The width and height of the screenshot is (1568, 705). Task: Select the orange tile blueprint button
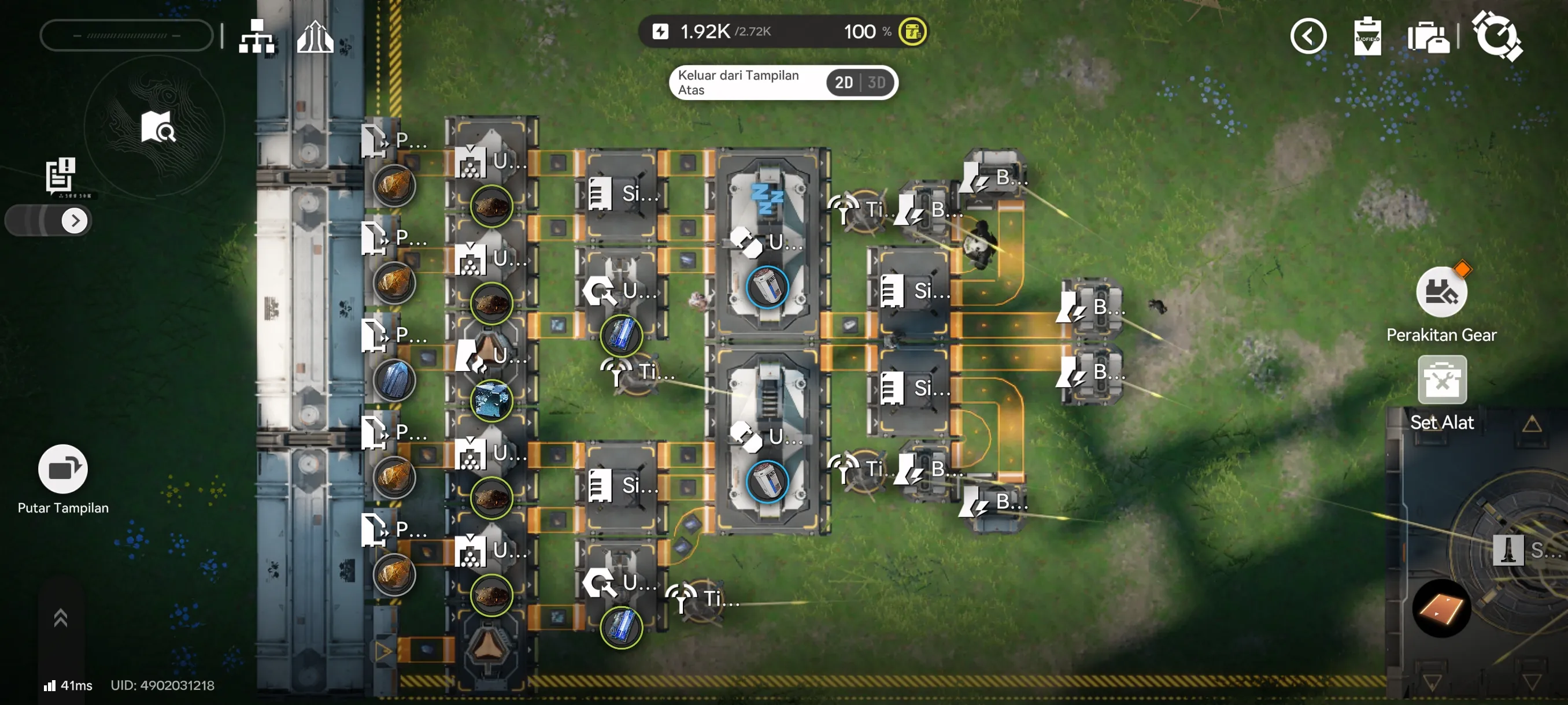1441,608
